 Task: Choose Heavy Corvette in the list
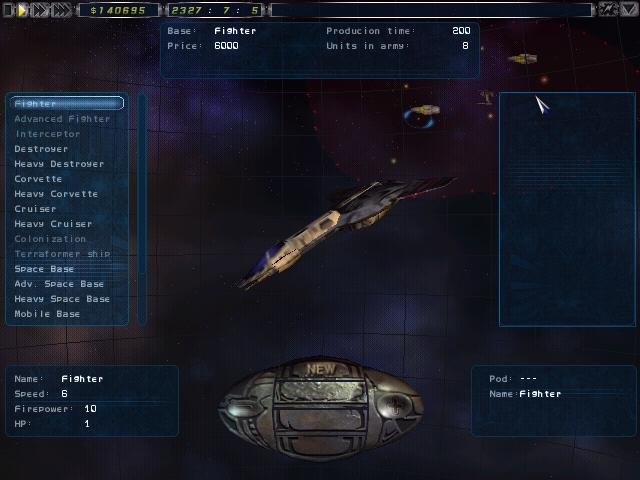point(56,194)
